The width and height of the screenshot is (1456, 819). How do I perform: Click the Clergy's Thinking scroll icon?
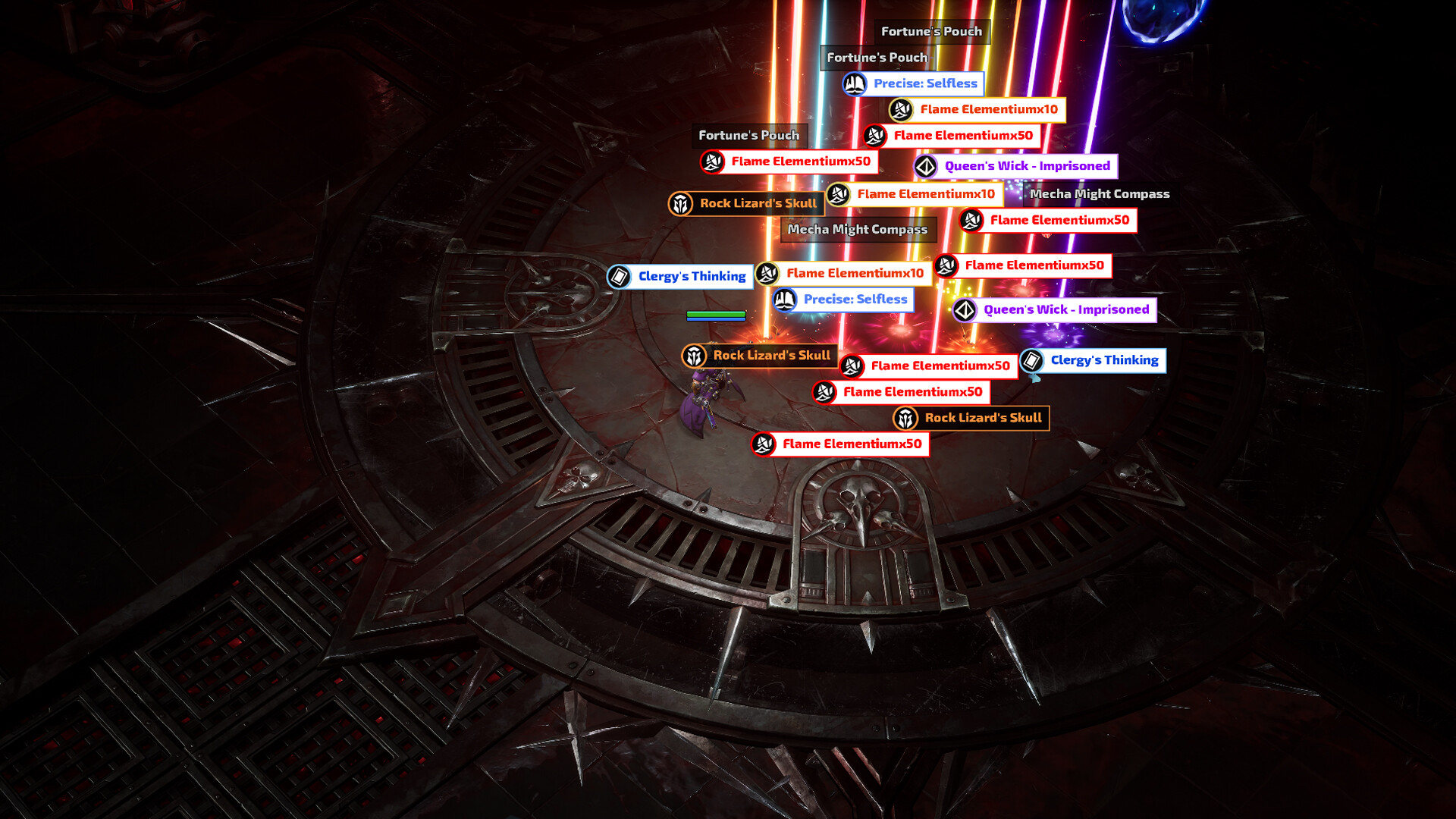[619, 276]
